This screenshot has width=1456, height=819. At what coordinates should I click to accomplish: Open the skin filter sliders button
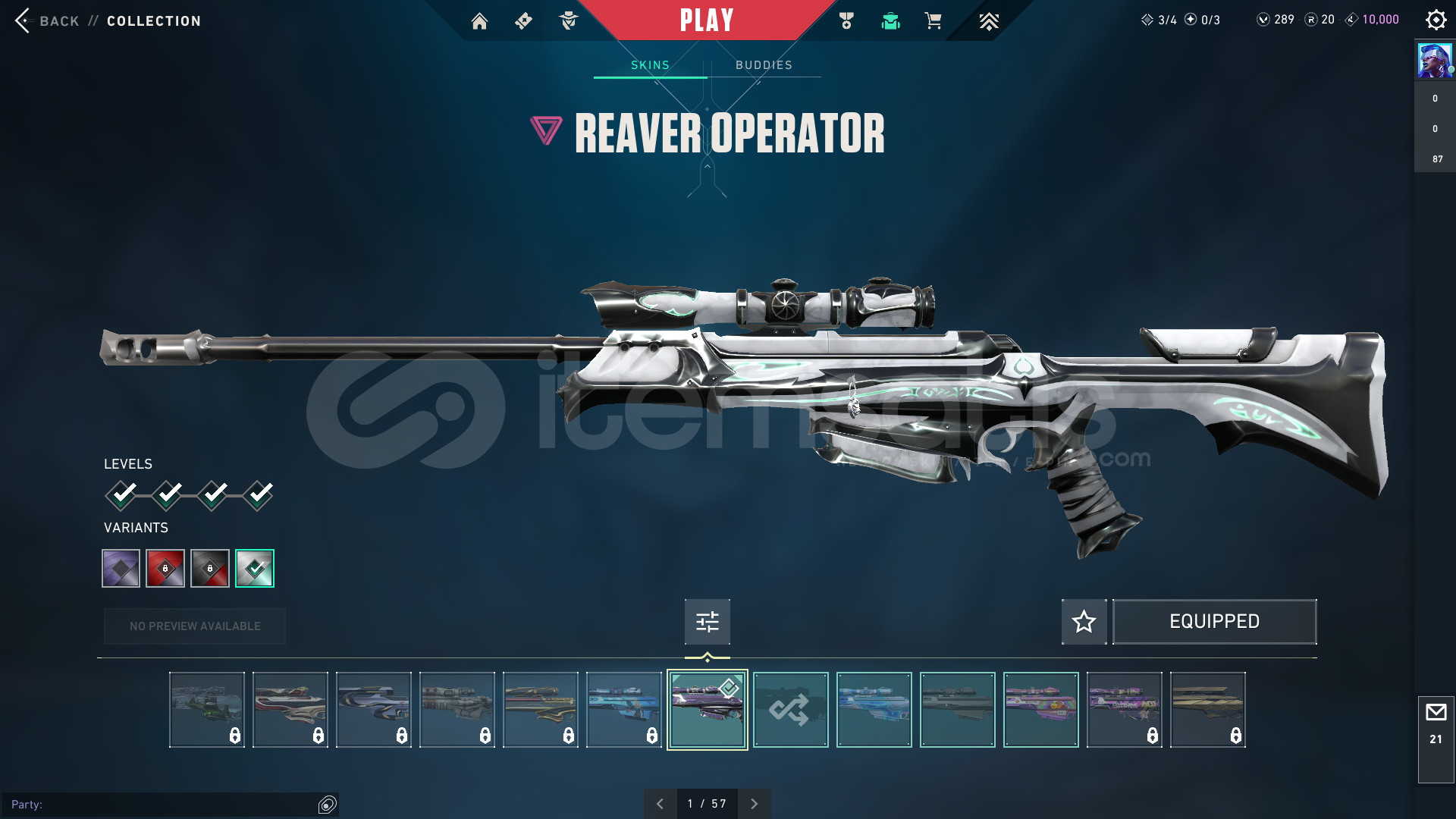[x=707, y=622]
